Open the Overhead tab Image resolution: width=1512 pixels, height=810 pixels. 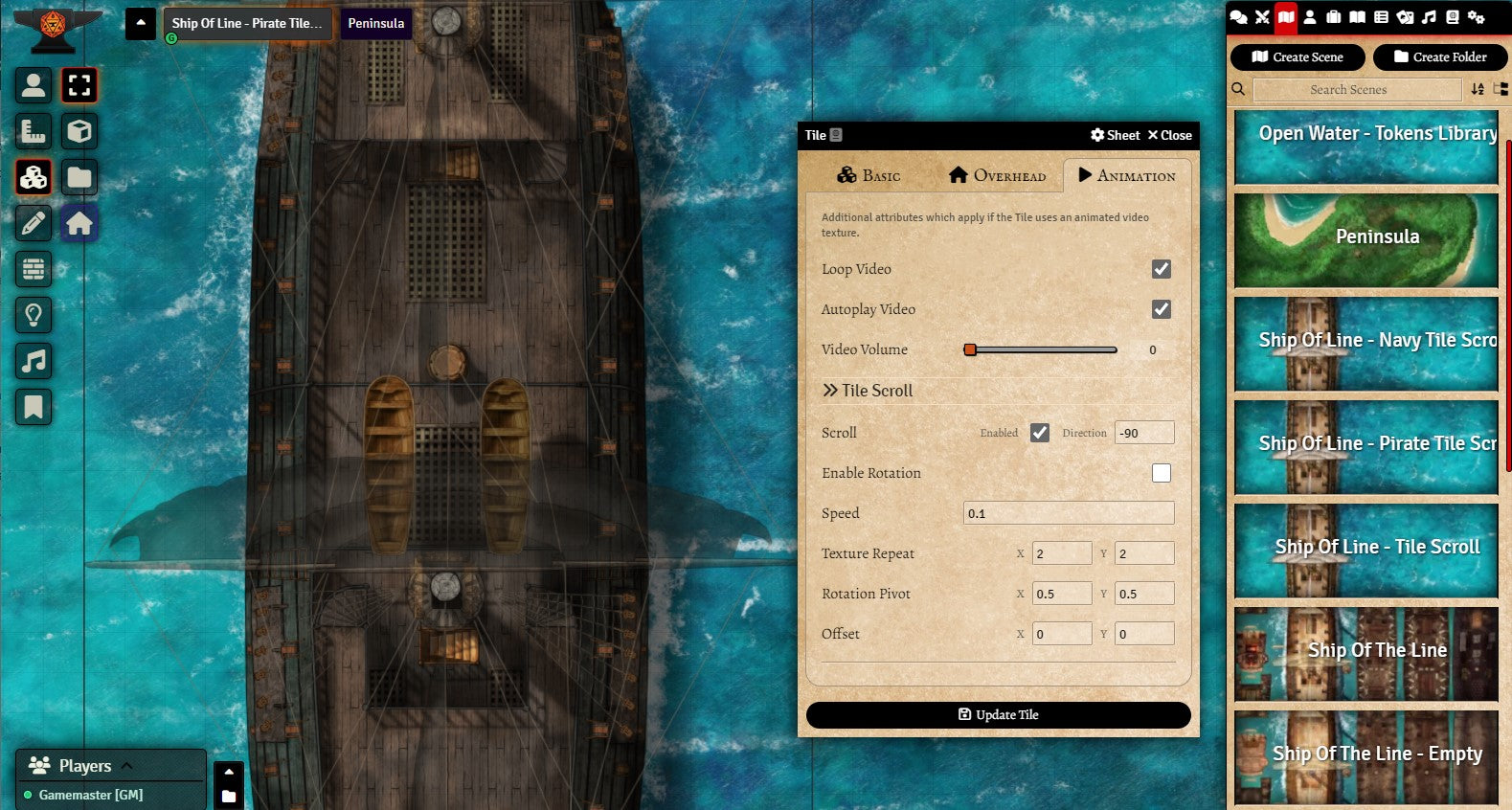(x=997, y=175)
